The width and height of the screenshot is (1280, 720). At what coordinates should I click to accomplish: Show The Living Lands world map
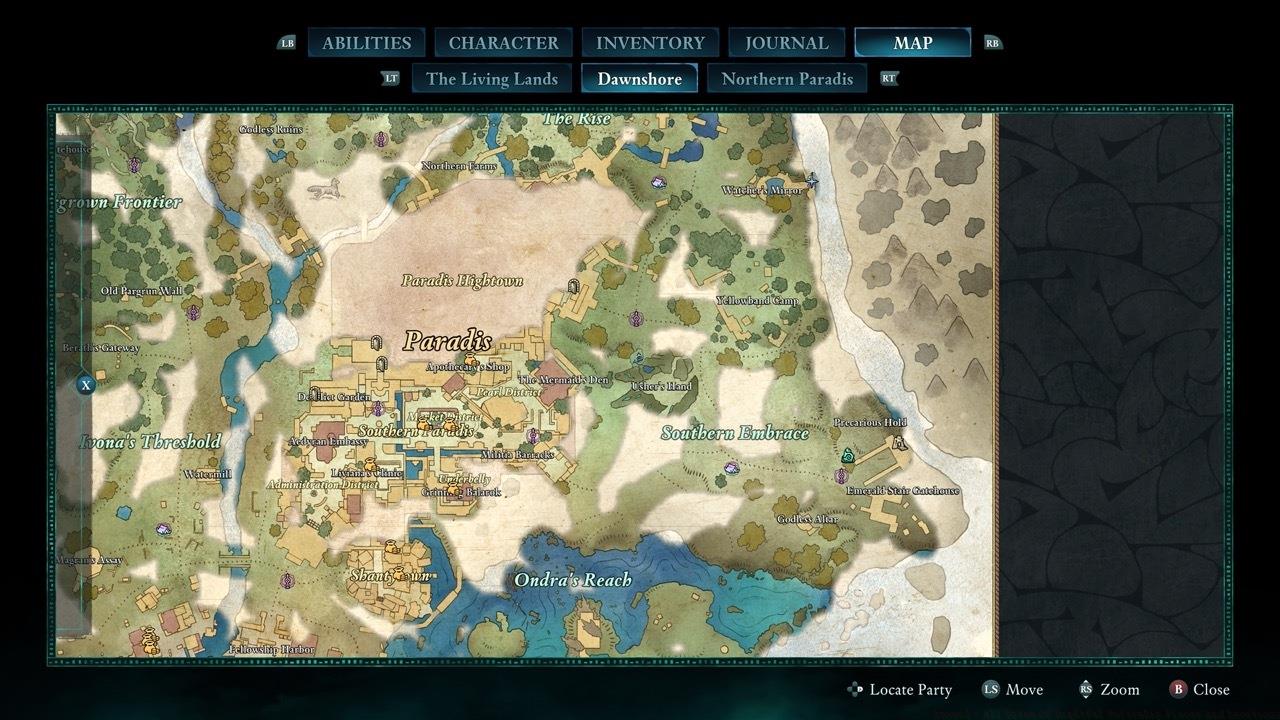click(491, 79)
